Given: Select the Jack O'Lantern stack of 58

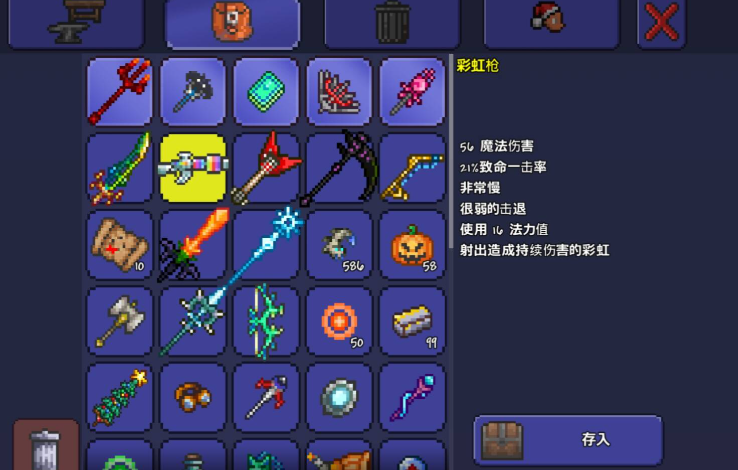Looking at the screenshot, I should (x=412, y=244).
